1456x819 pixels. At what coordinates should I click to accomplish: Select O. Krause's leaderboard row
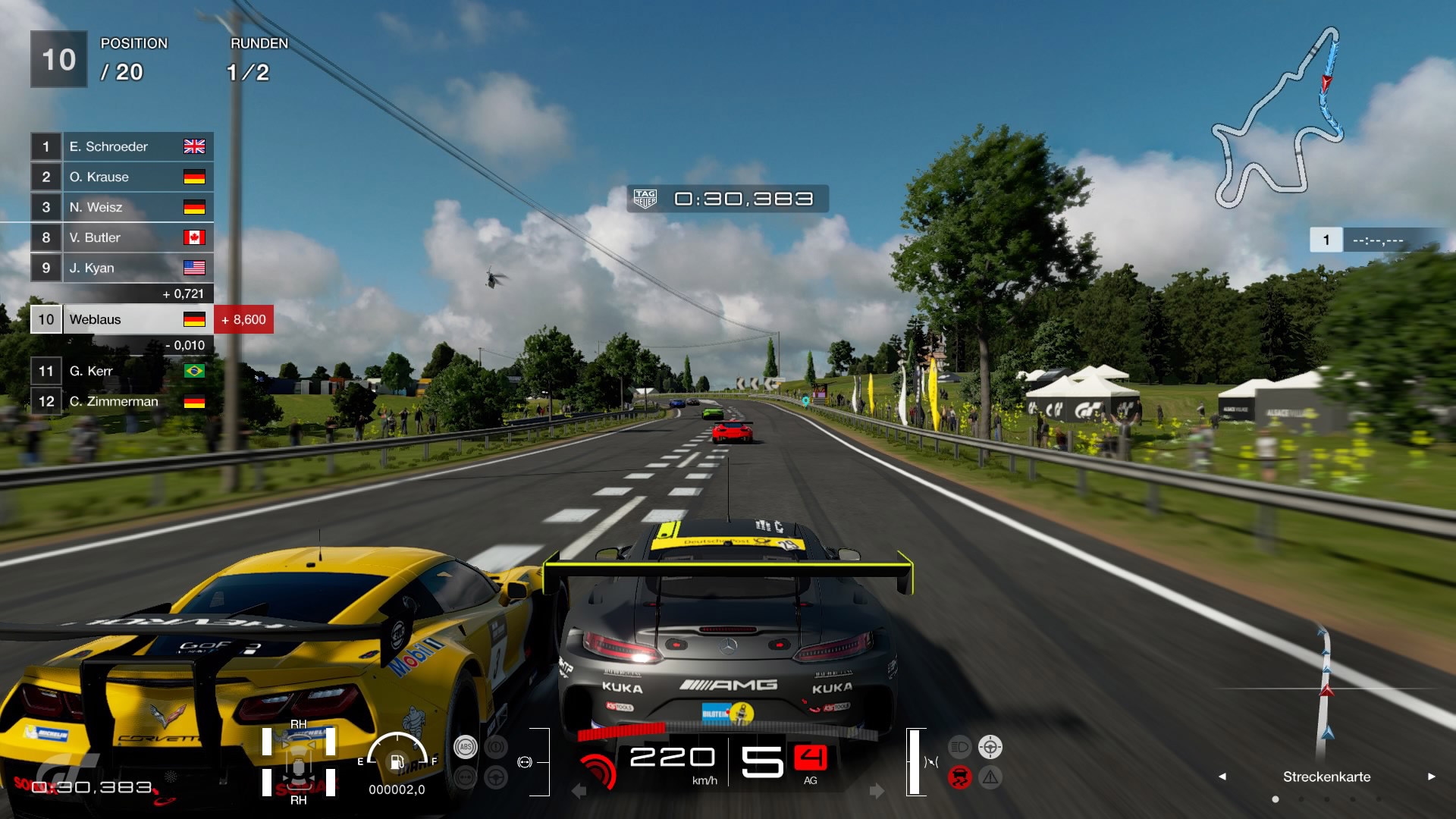tap(121, 177)
